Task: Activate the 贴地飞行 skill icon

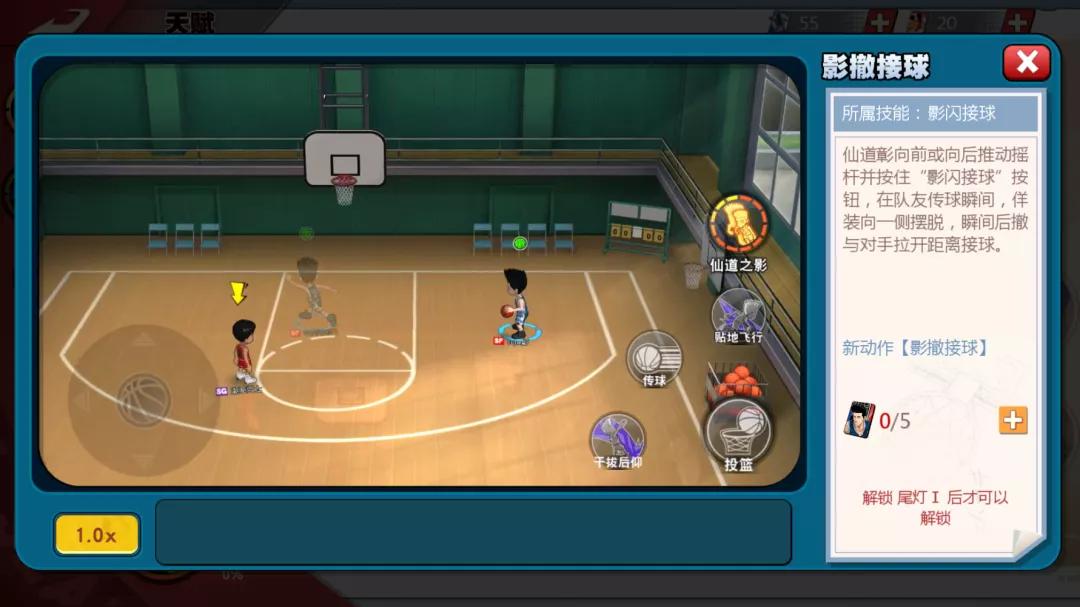Action: pos(738,313)
